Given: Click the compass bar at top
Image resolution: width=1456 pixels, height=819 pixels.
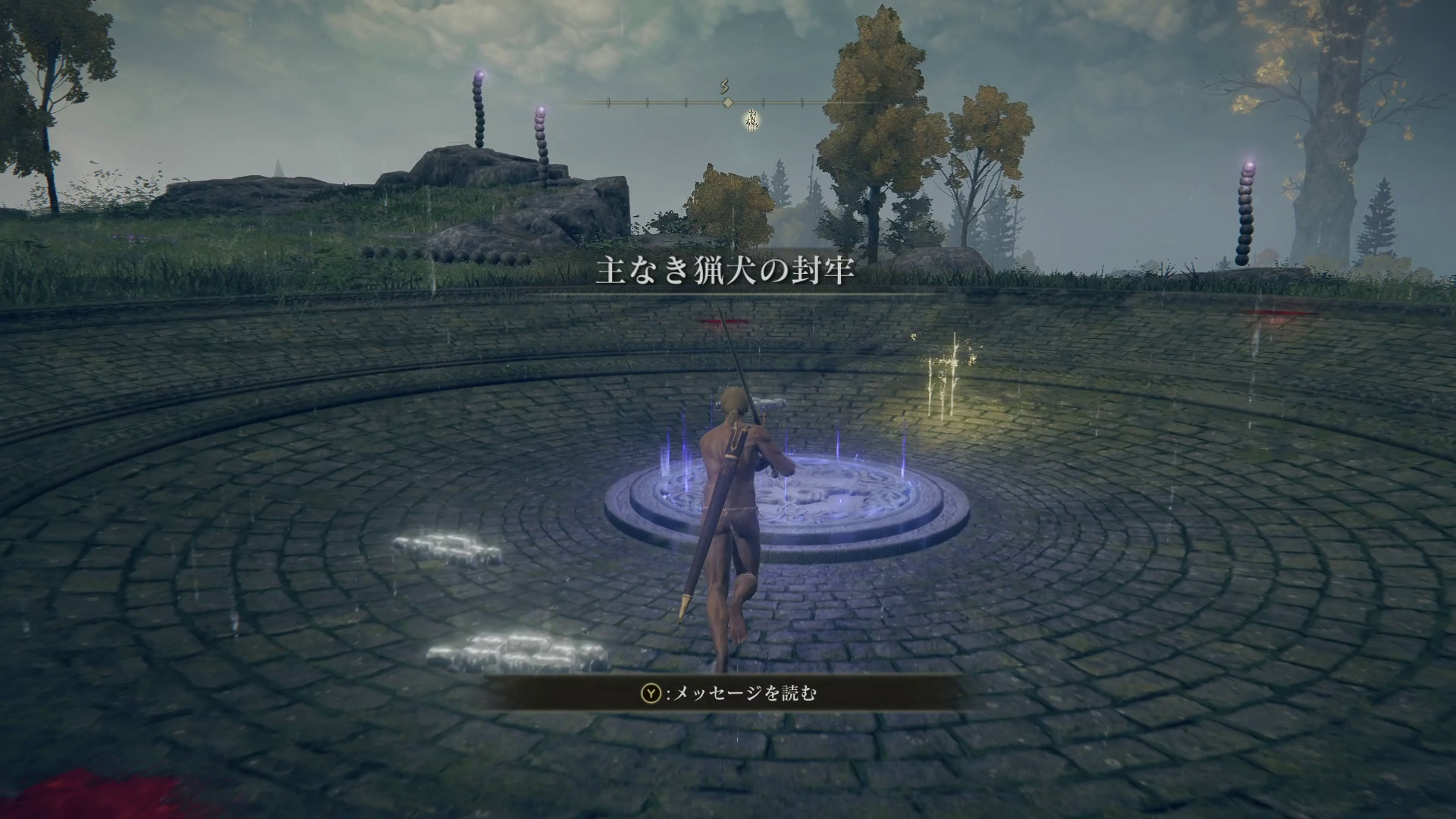Looking at the screenshot, I should (726, 102).
